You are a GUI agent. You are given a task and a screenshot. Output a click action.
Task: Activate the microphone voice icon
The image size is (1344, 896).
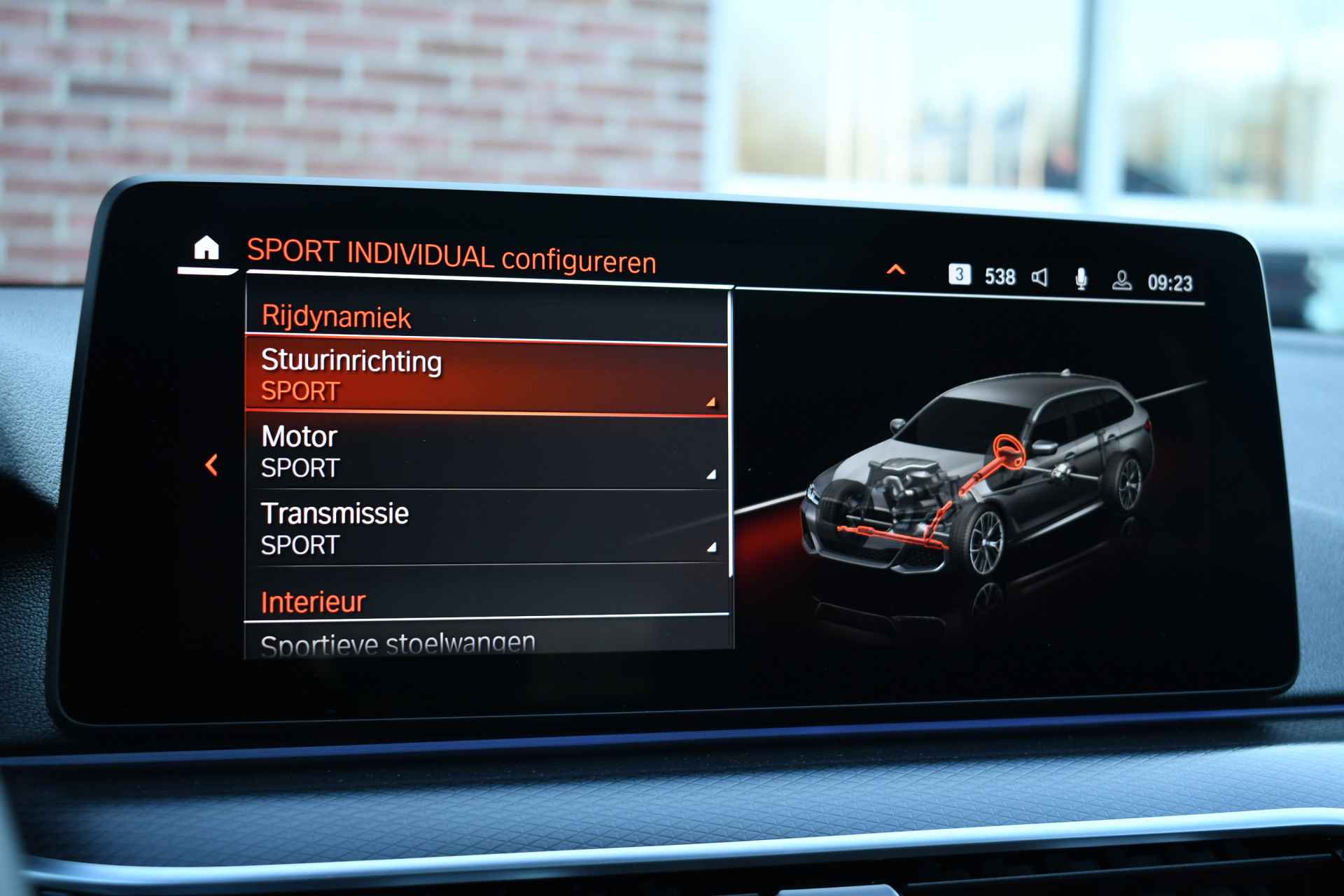pyautogui.click(x=1081, y=279)
